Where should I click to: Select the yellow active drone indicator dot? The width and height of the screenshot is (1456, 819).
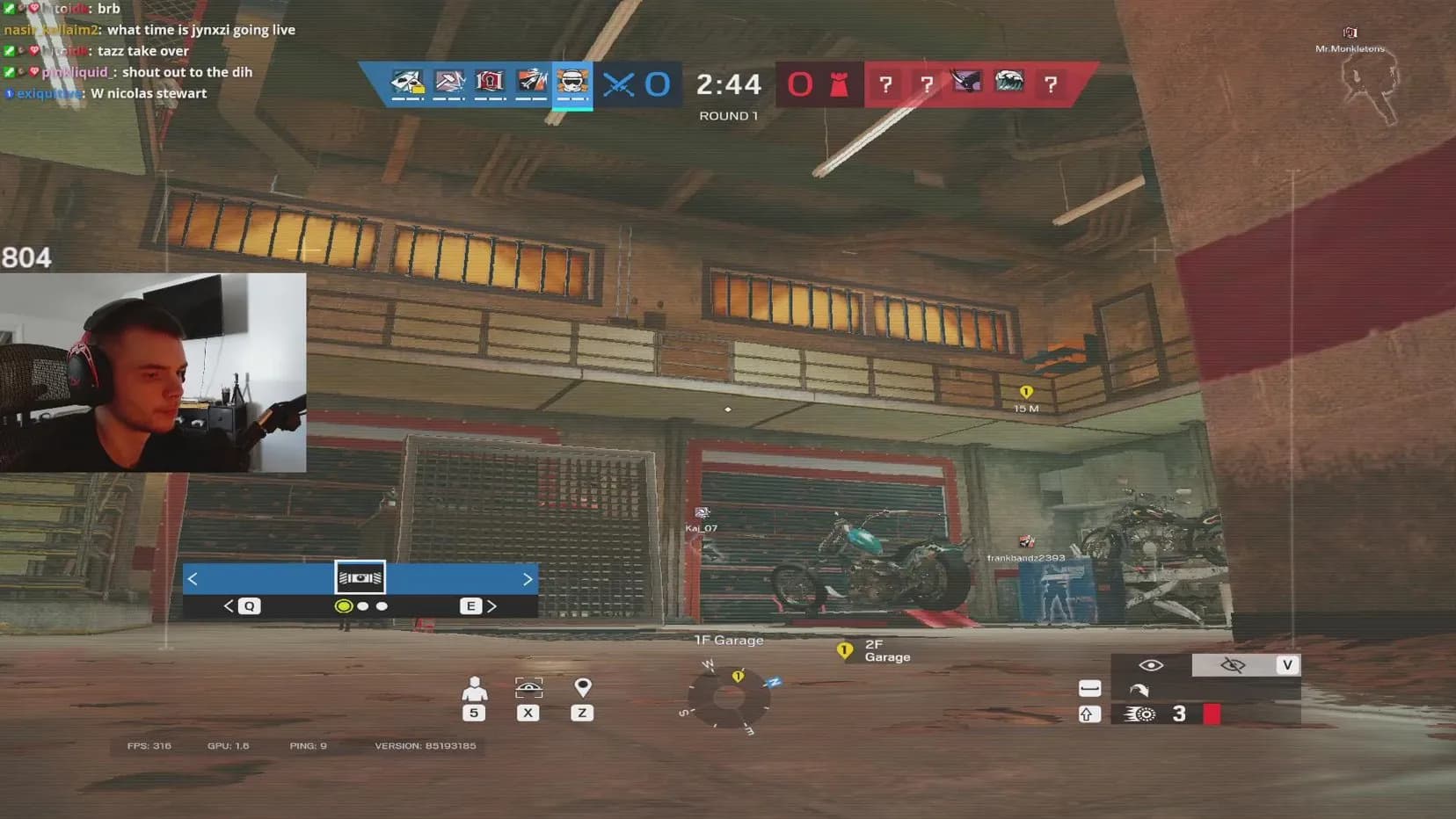[343, 605]
